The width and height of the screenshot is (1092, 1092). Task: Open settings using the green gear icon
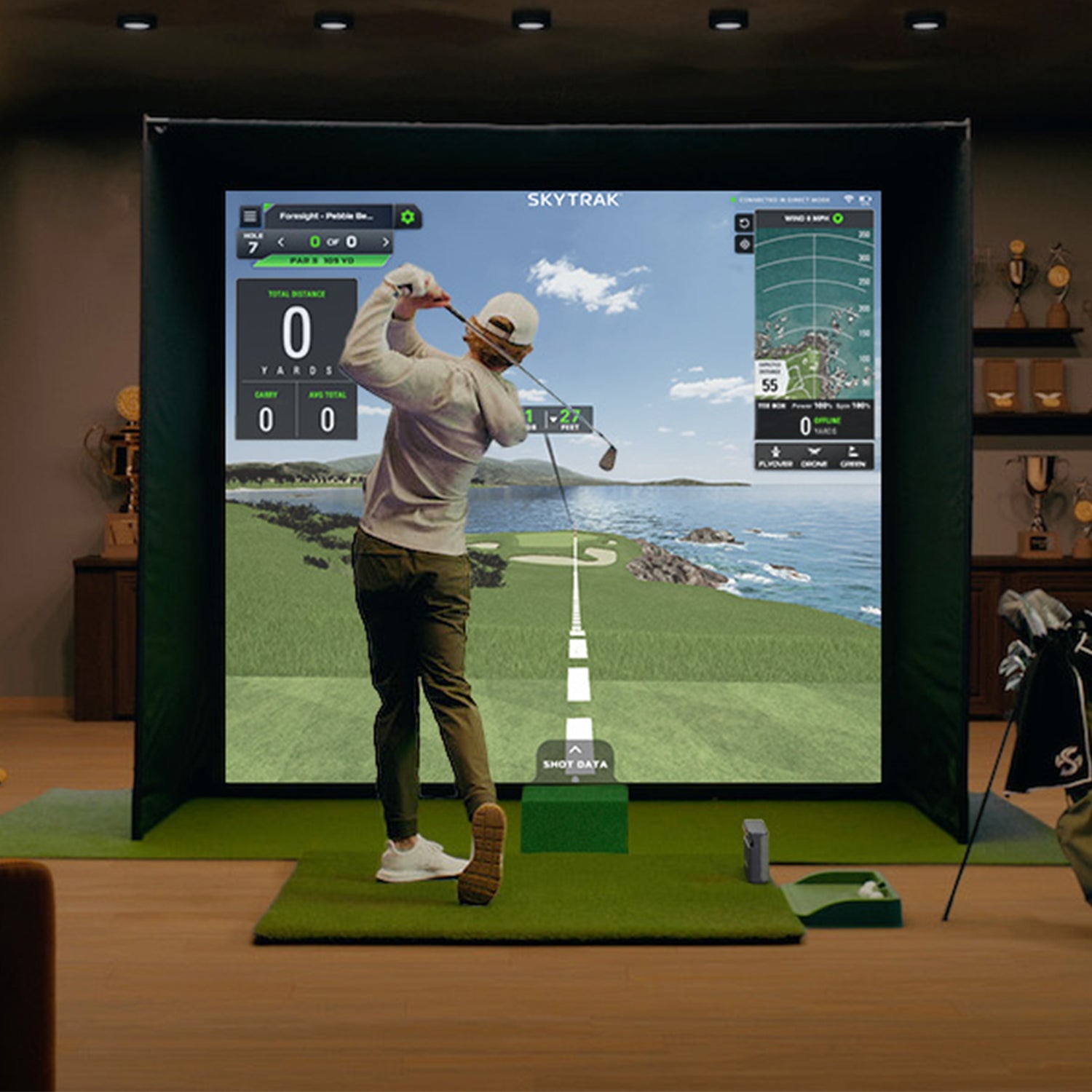click(407, 217)
